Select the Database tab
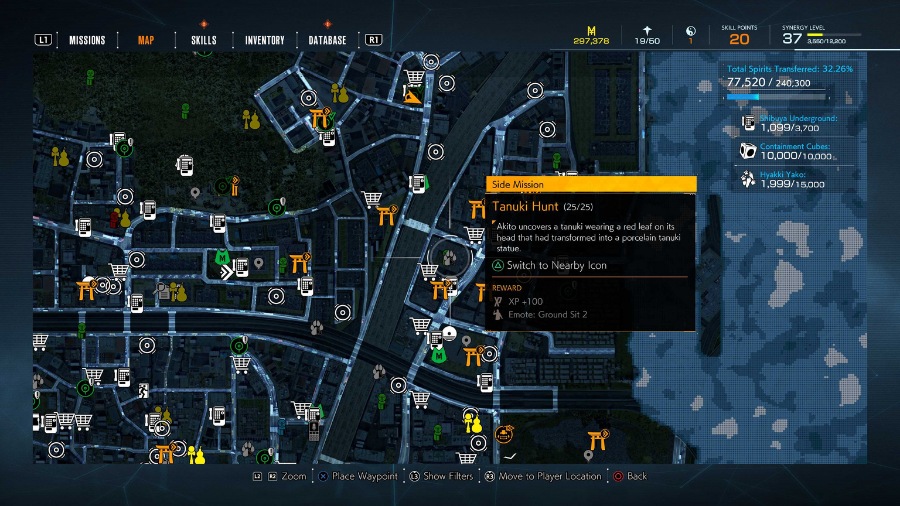 coord(327,40)
